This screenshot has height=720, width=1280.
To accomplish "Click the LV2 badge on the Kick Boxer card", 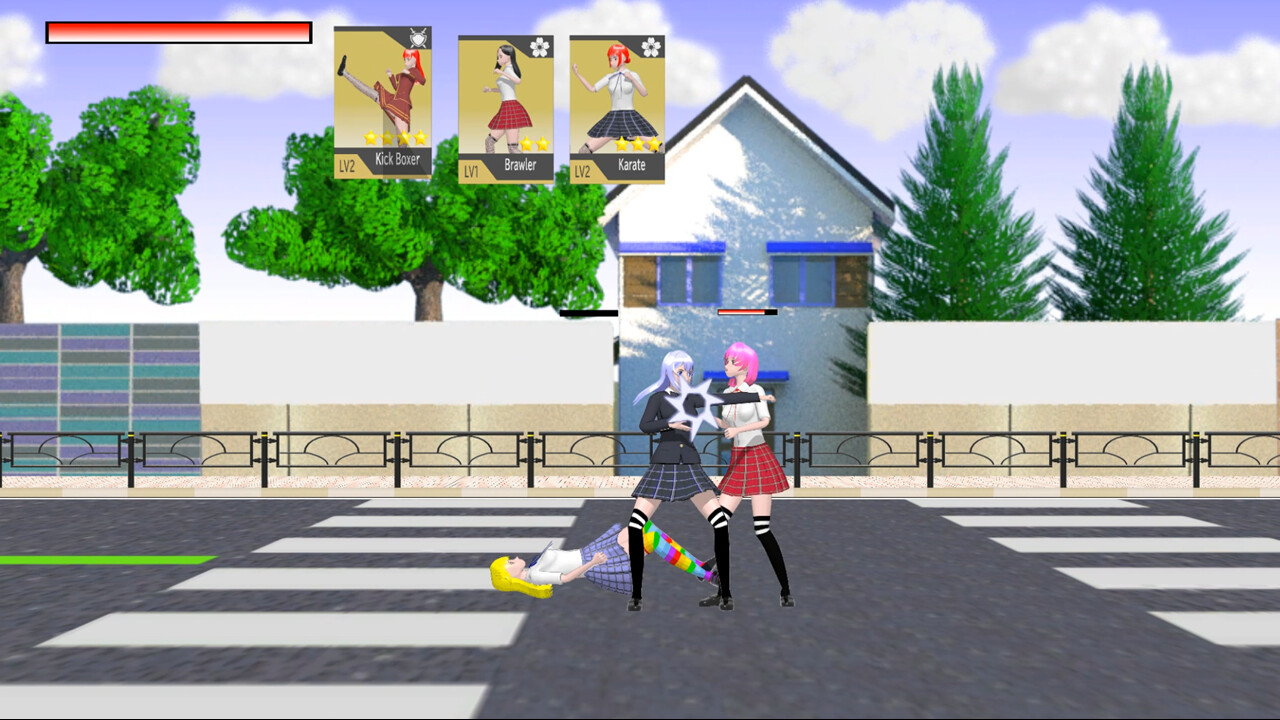I will coord(347,165).
